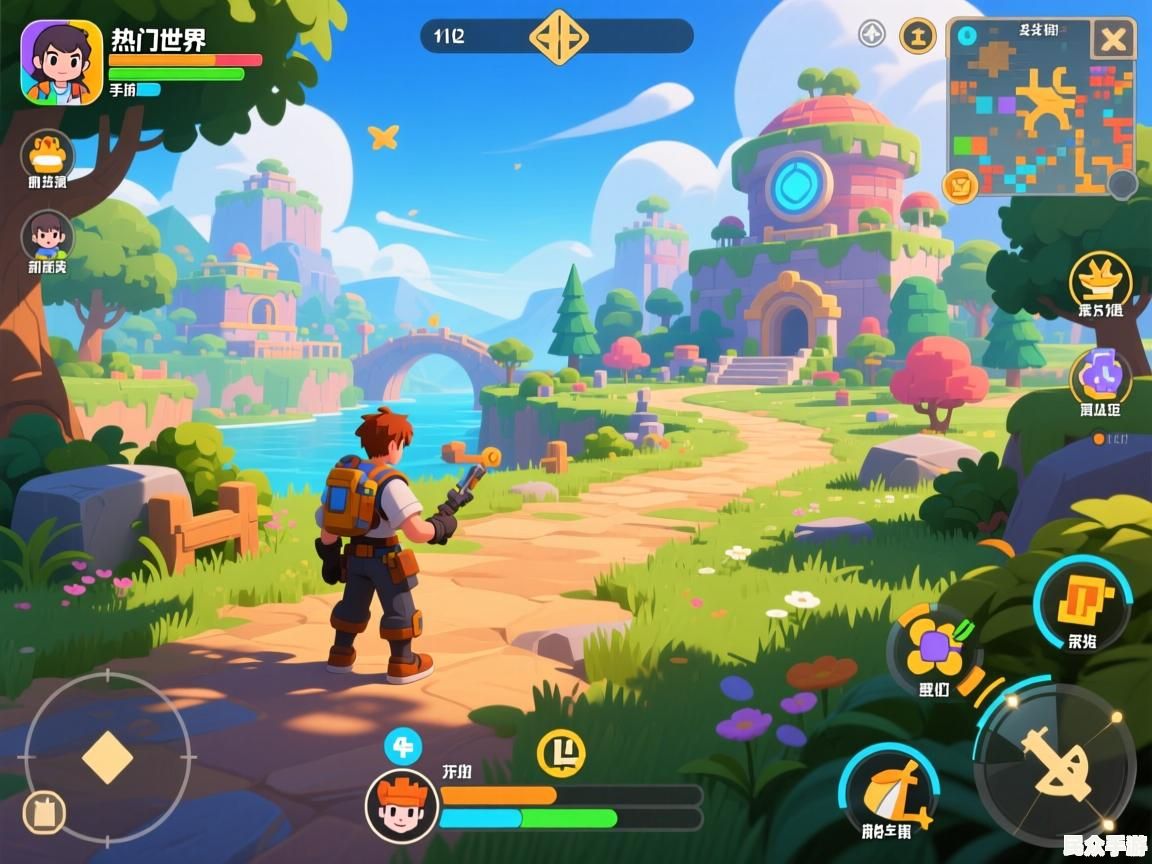Use the purple-and-yellow flower skill
This screenshot has width=1152, height=864.
tap(935, 652)
